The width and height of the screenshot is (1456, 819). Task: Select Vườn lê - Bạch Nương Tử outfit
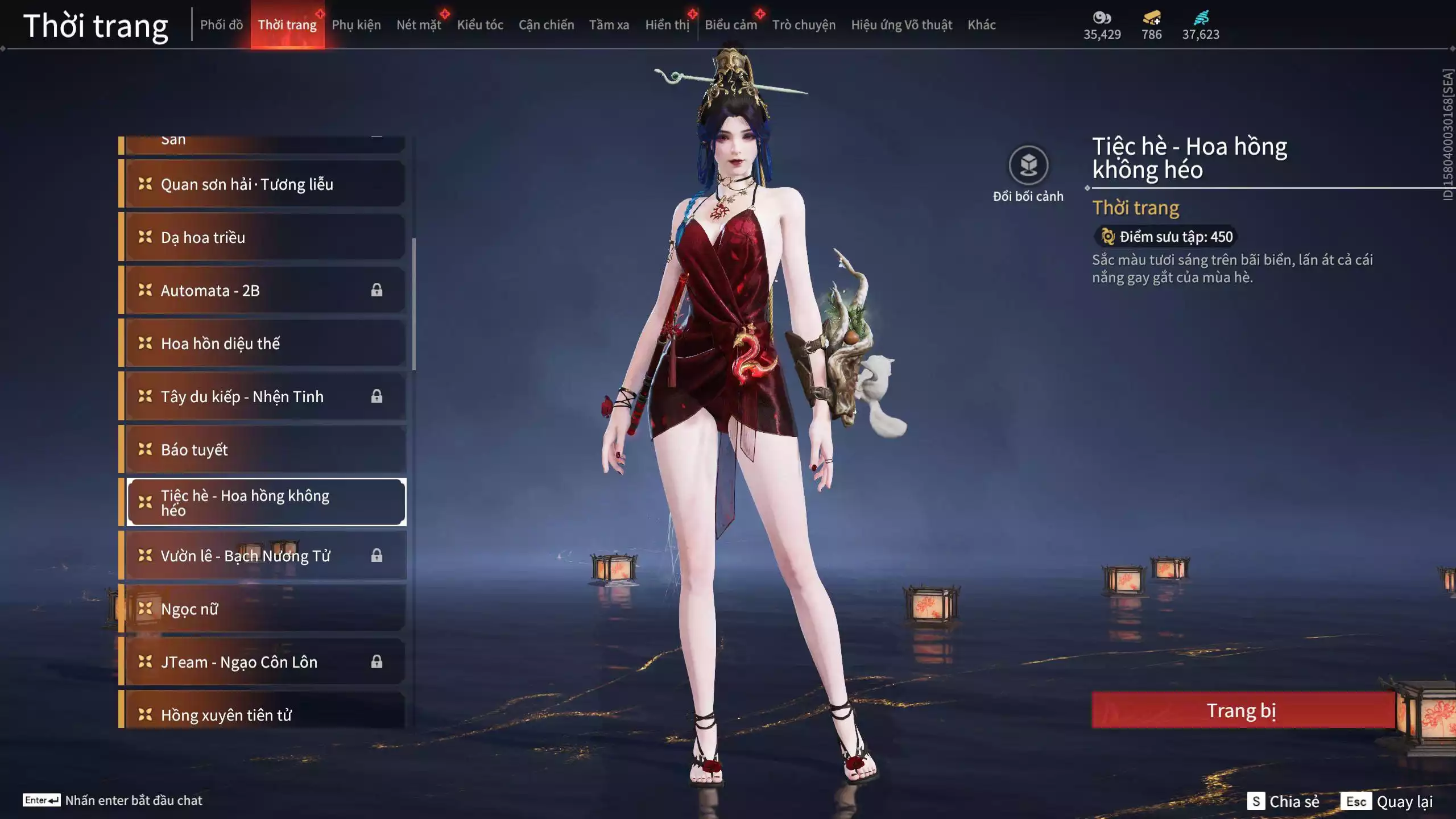coord(246,556)
